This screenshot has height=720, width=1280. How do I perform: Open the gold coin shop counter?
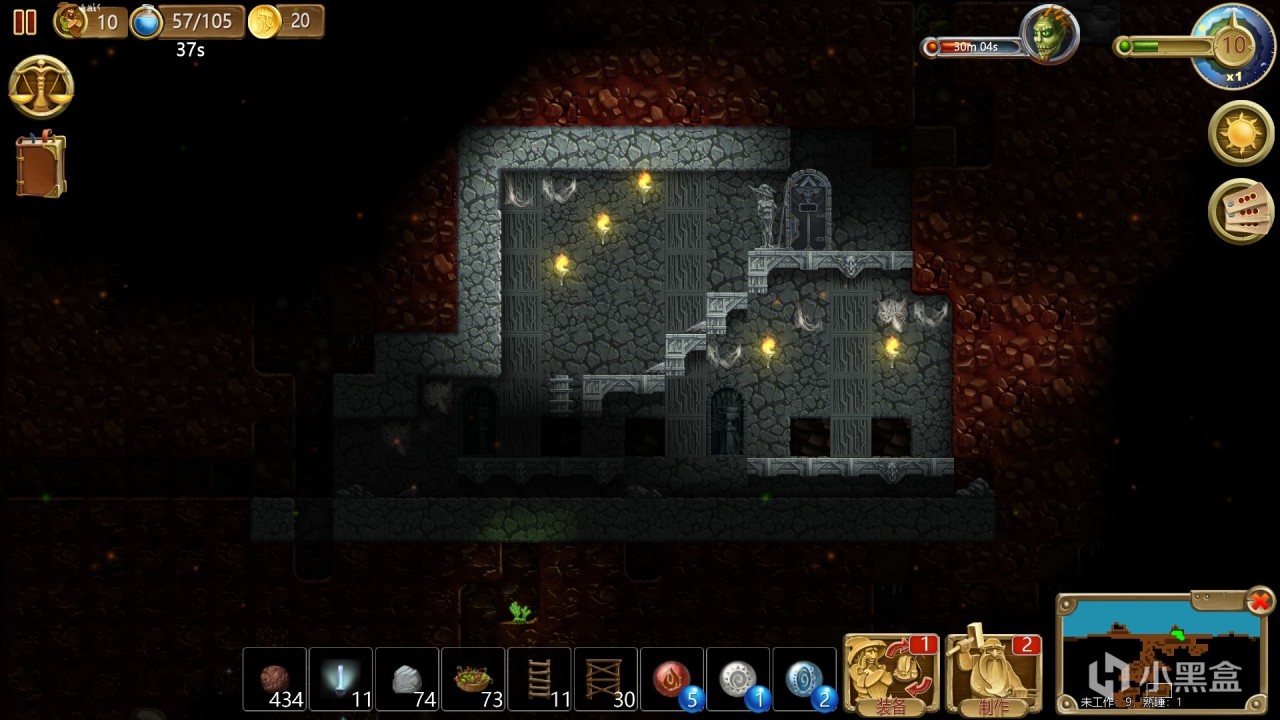[265, 21]
